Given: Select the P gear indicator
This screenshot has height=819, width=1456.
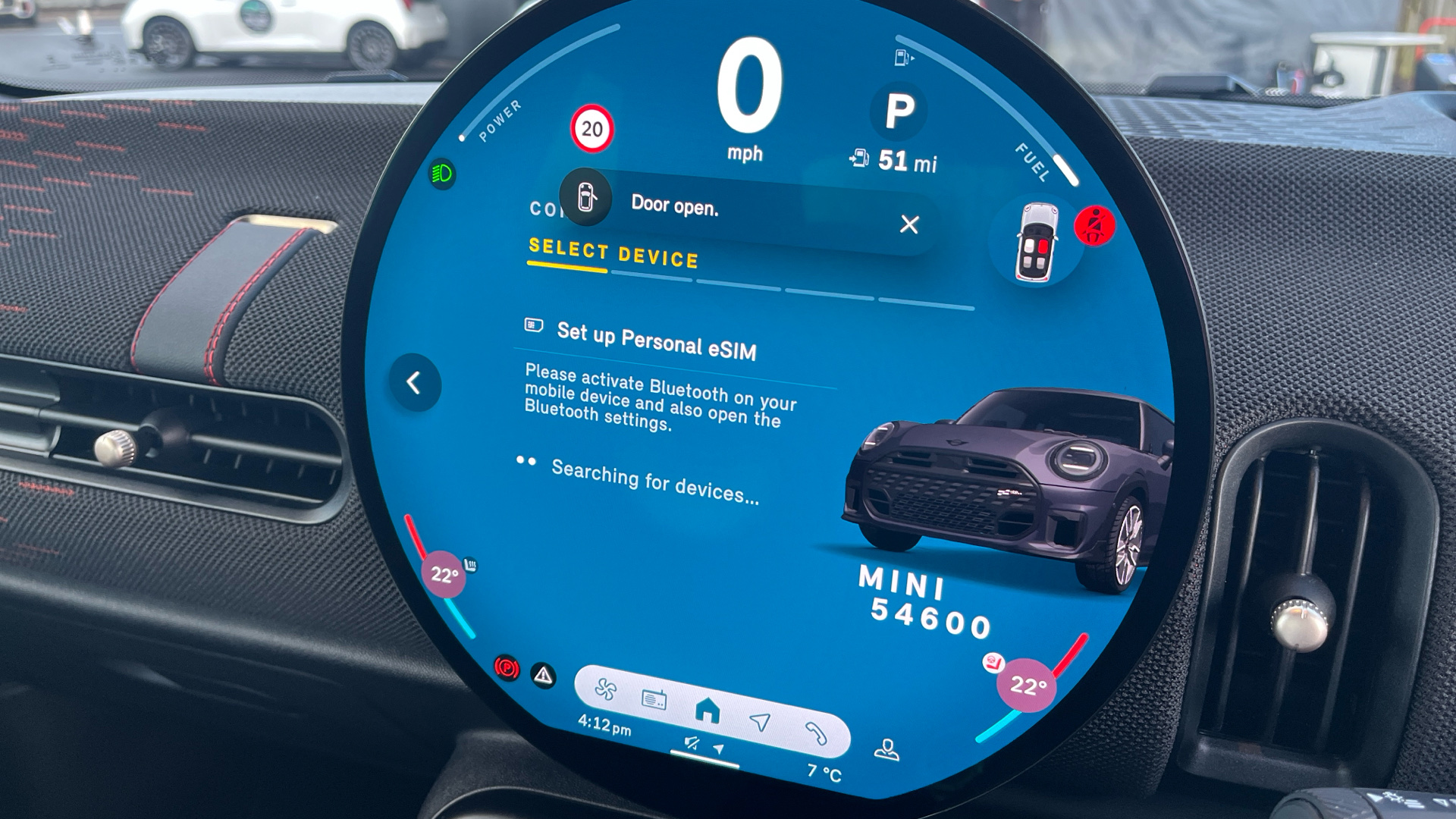Looking at the screenshot, I should tap(899, 111).
